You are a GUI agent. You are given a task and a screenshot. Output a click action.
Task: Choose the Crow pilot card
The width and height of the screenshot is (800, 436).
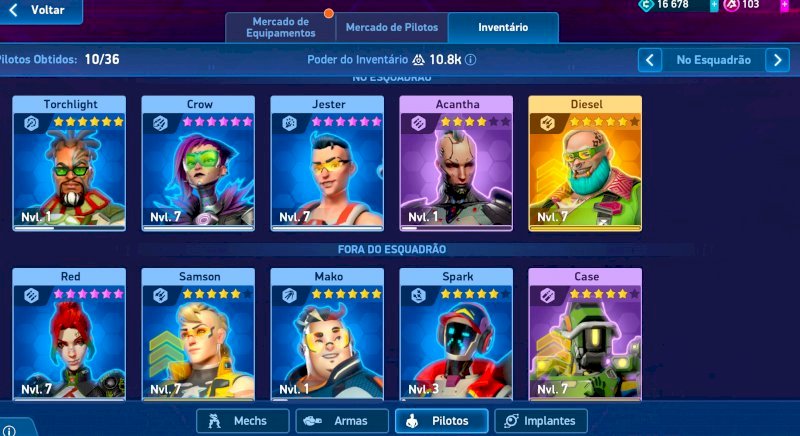tap(198, 164)
